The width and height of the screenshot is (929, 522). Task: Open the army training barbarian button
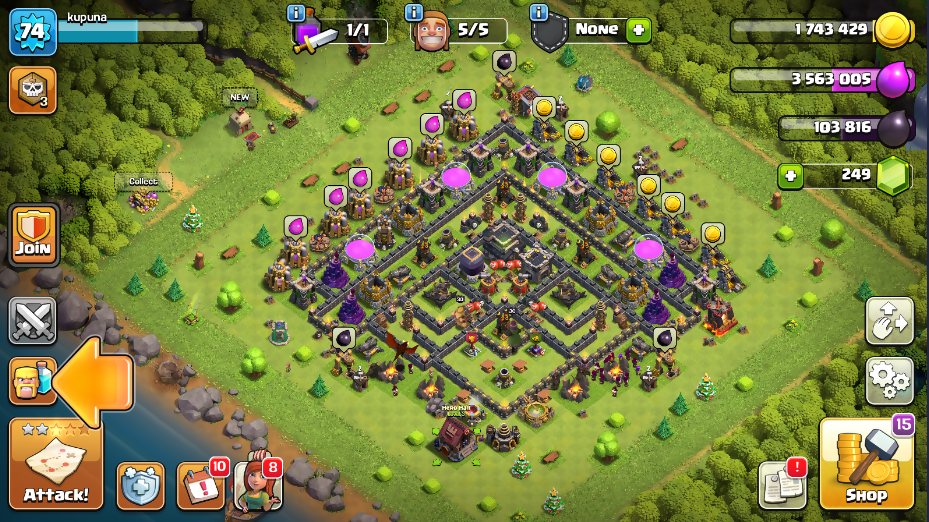pyautogui.click(x=29, y=381)
